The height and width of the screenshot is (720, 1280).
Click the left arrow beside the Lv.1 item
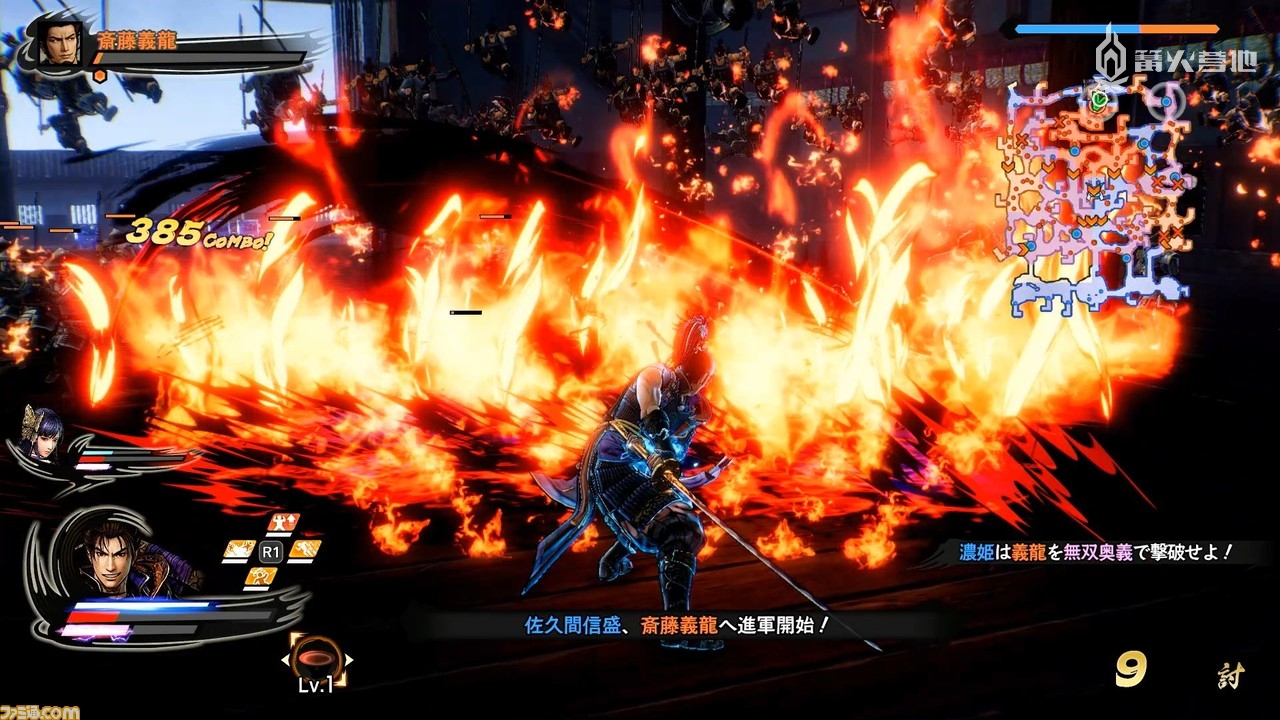tap(285, 659)
